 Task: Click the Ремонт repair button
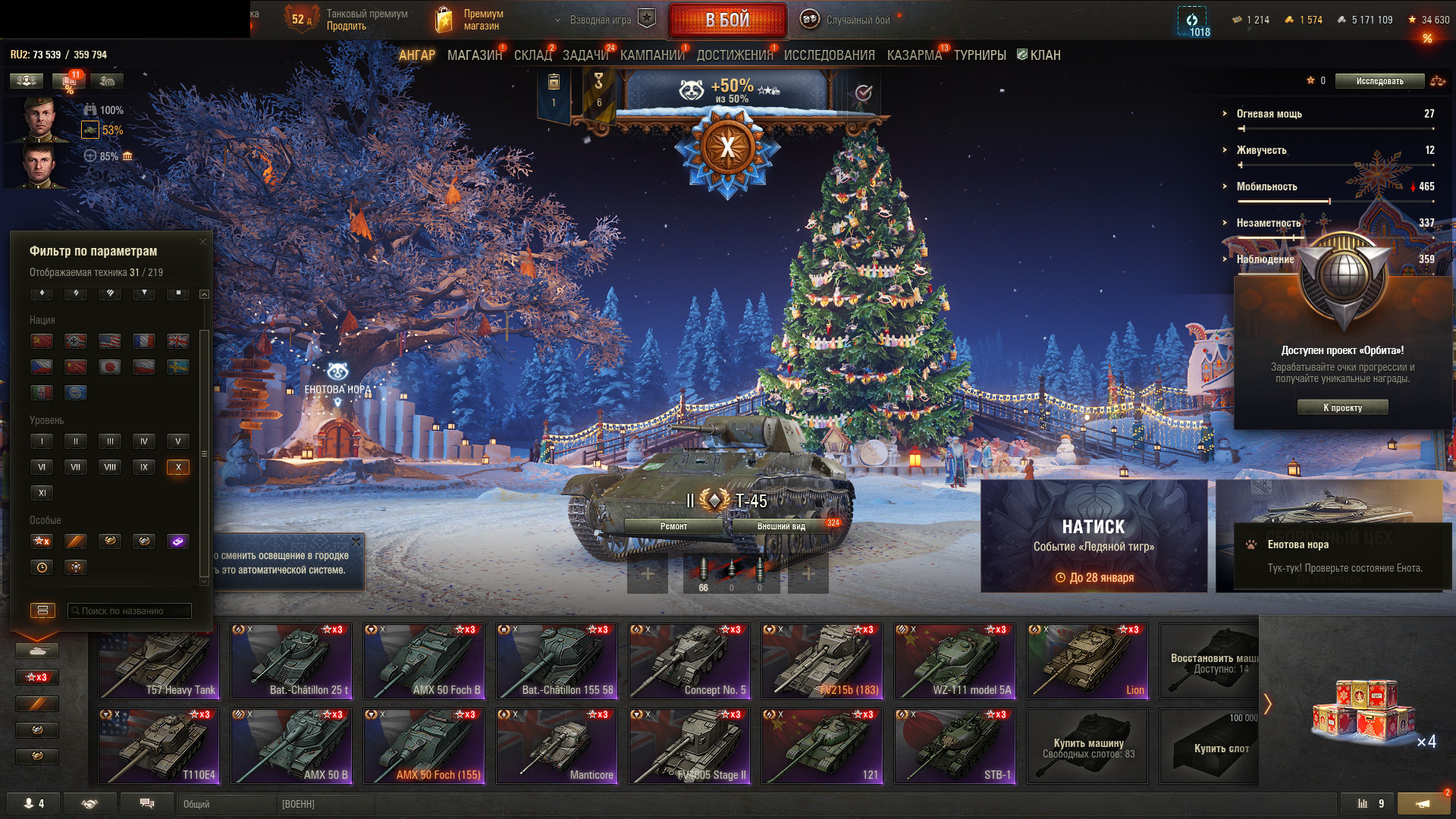coord(673,526)
